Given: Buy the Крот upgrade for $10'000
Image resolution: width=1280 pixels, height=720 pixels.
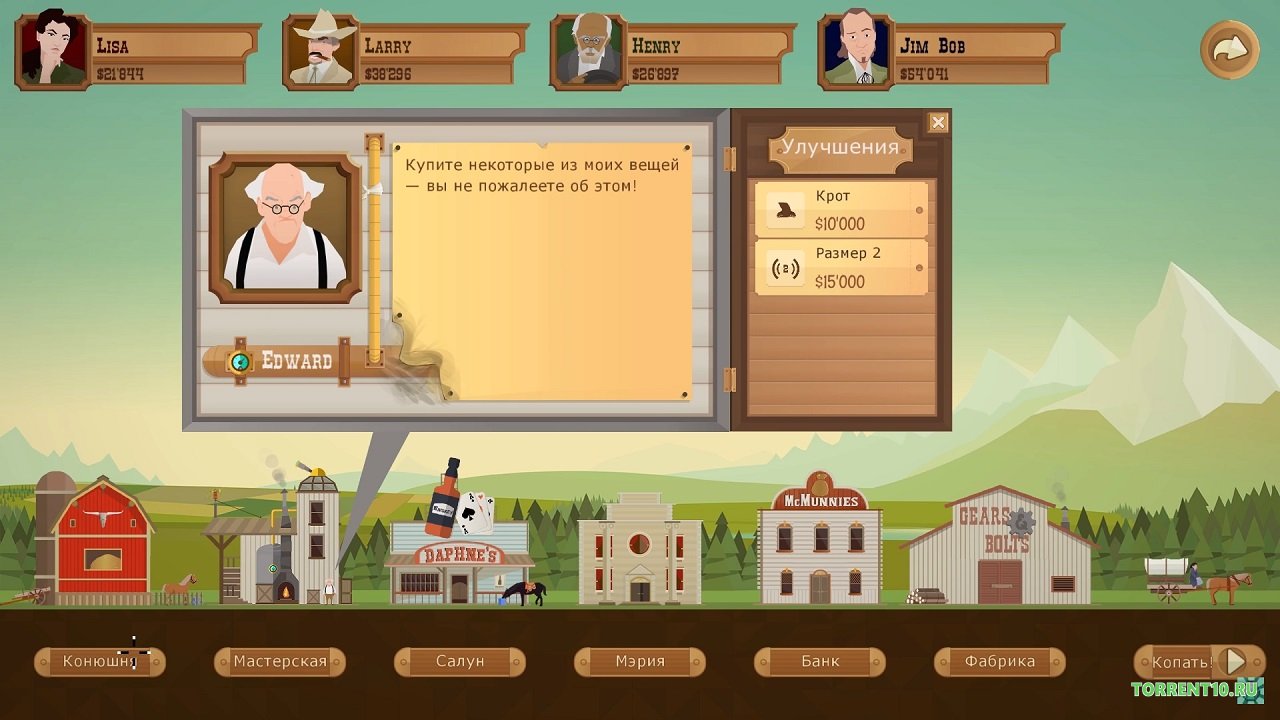Looking at the screenshot, I should pos(840,210).
